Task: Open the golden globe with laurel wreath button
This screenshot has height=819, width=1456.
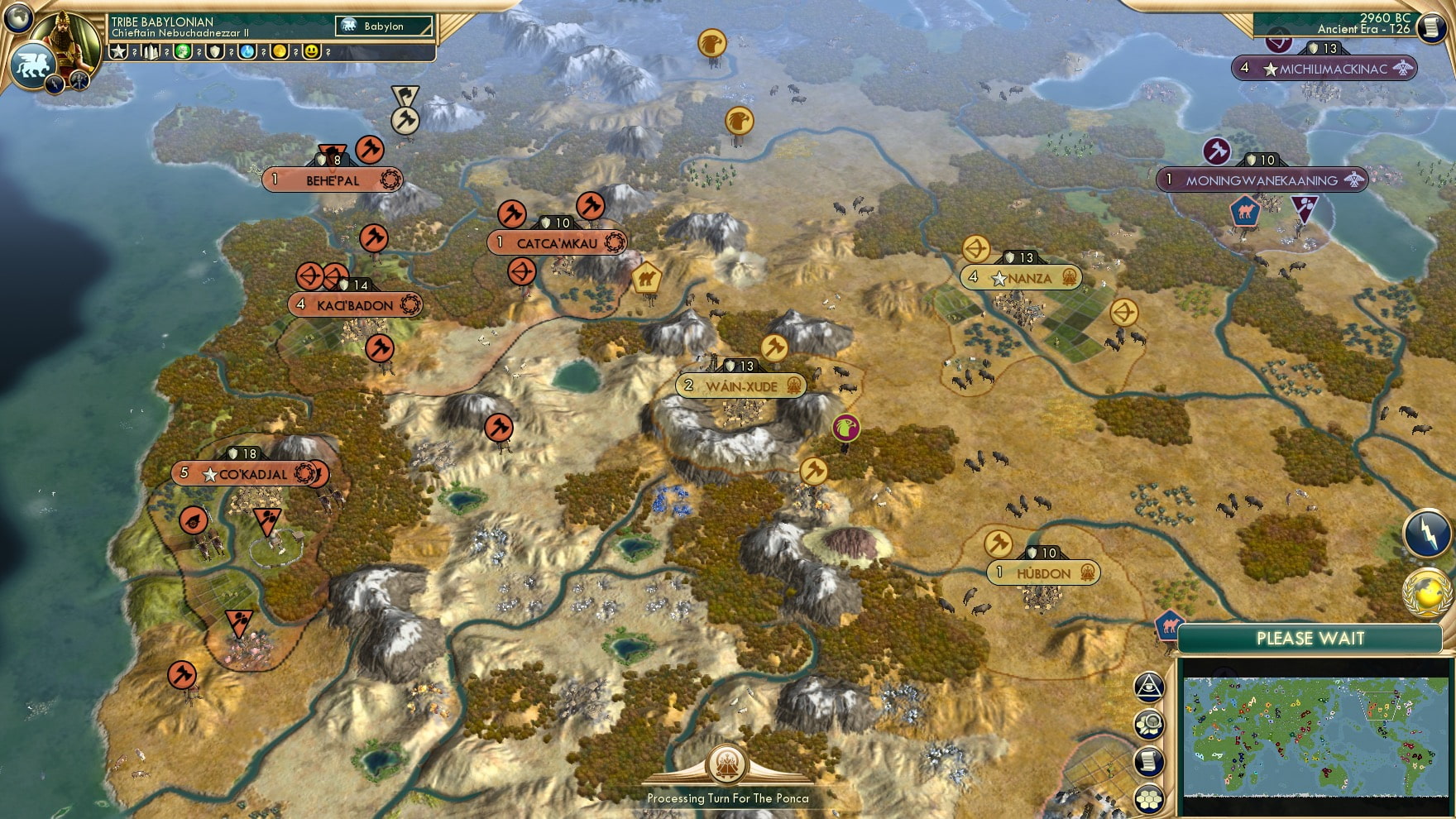Action: pyautogui.click(x=1428, y=593)
